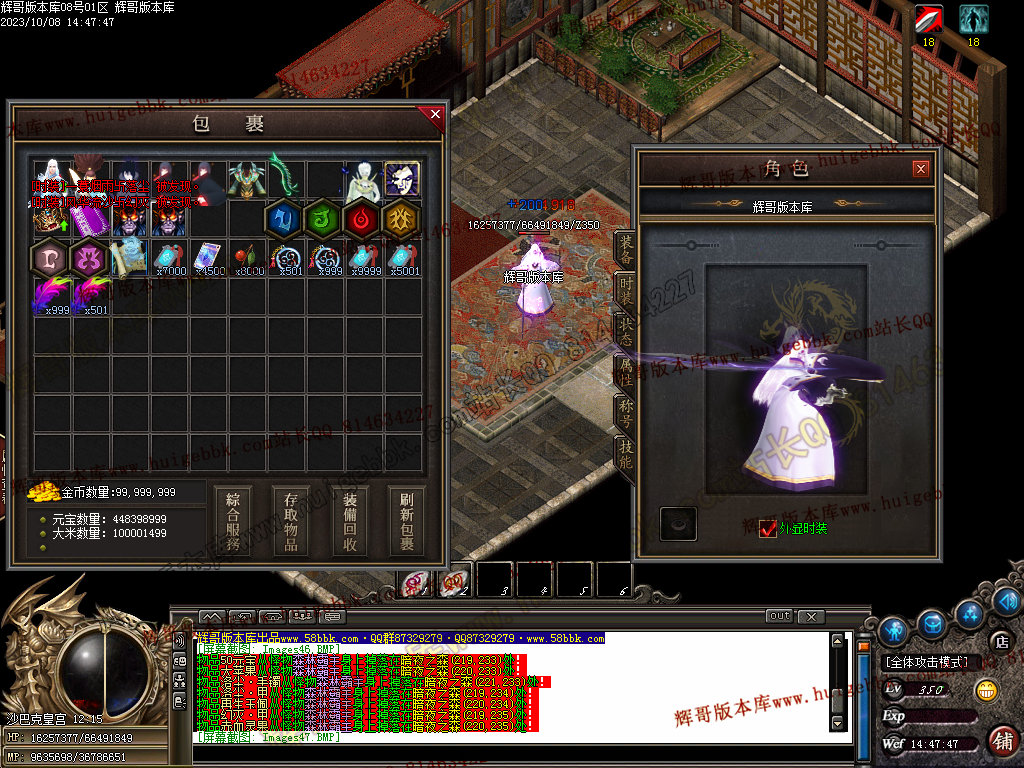This screenshot has height=768, width=1024.
Task: View the 技能 skills tab
Action: click(x=624, y=449)
